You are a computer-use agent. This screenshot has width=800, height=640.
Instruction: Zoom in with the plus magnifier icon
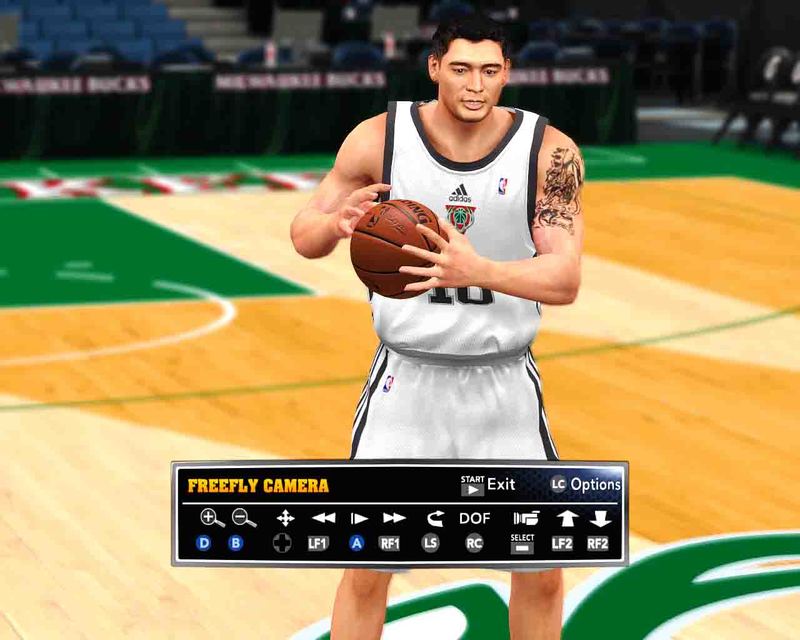(x=211, y=518)
